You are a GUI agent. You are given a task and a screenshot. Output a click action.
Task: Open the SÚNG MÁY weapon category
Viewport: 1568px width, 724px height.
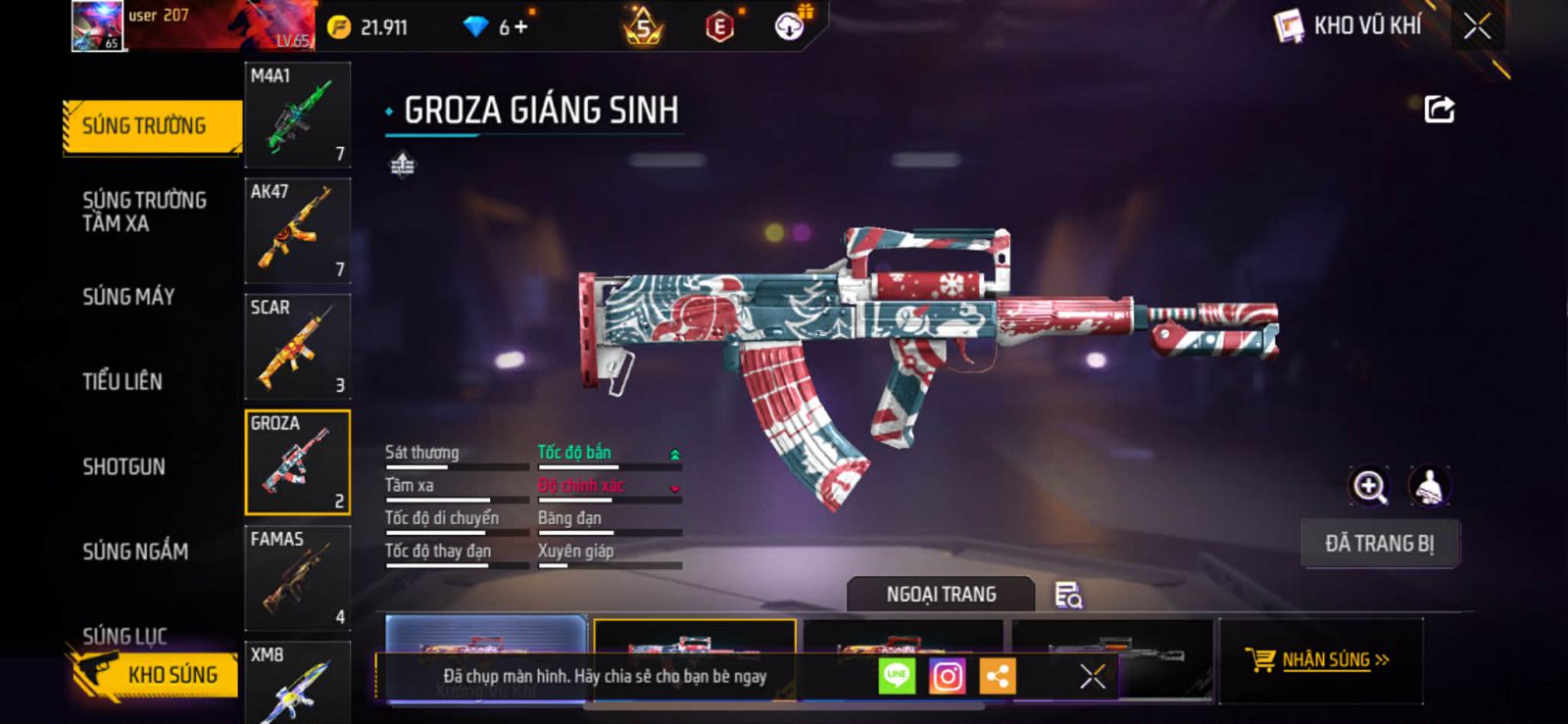[x=128, y=297]
